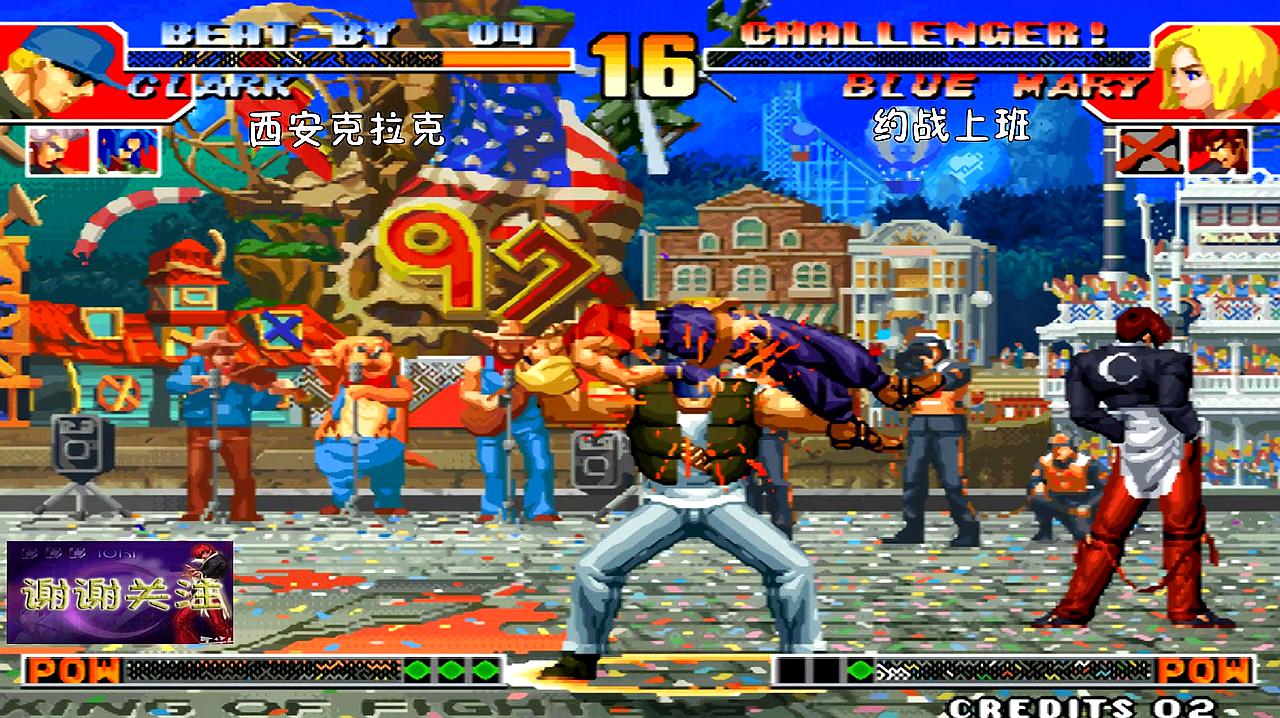Select the blue-haired teammate icon under Clark

tap(127, 152)
